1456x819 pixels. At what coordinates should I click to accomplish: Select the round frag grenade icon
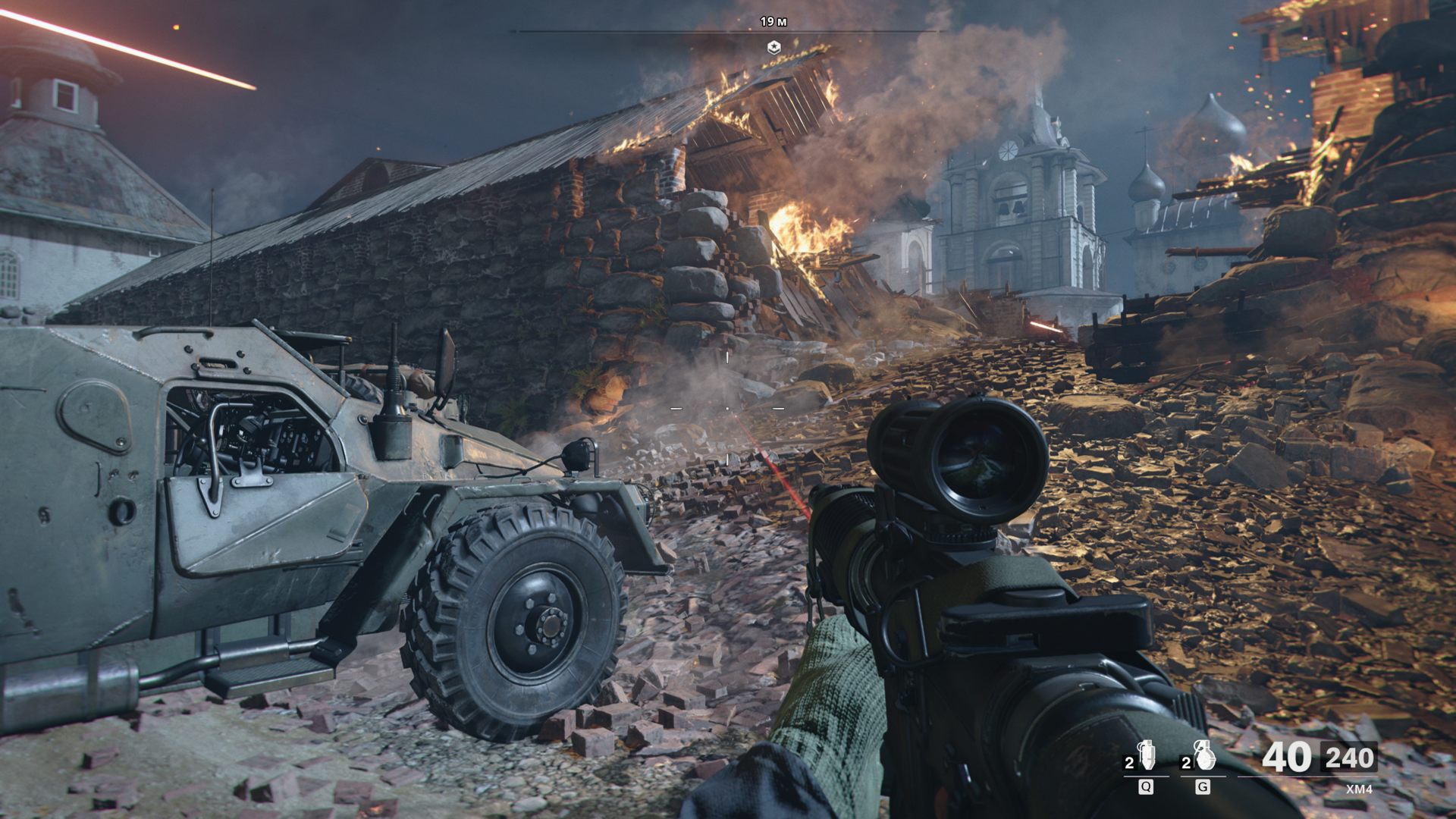point(1203,757)
